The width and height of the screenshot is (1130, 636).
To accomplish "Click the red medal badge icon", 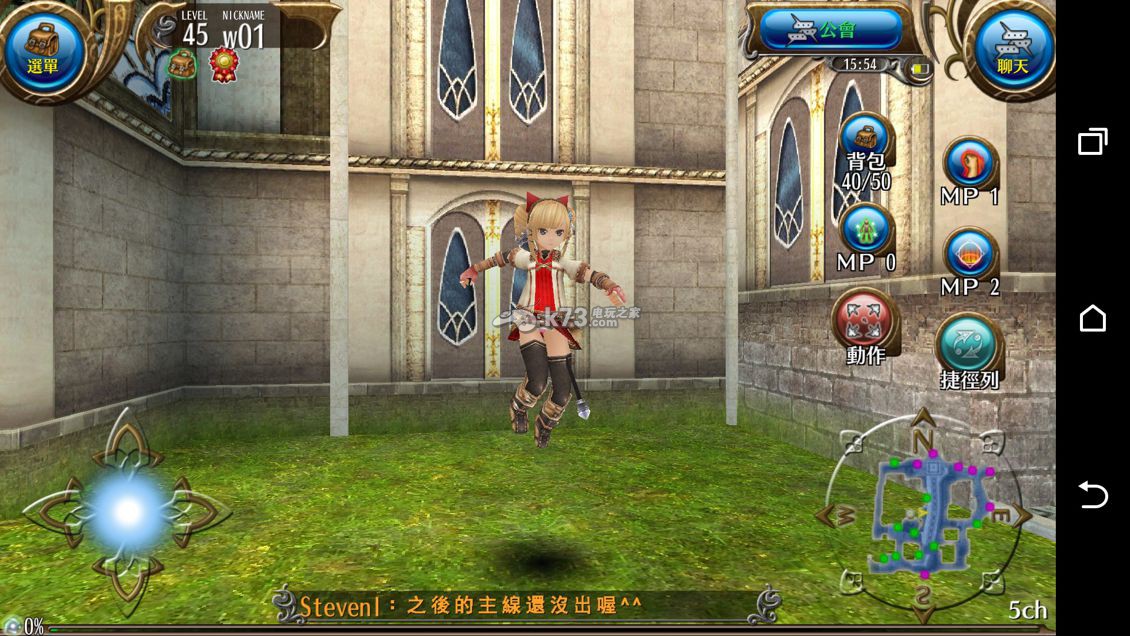I will (223, 65).
